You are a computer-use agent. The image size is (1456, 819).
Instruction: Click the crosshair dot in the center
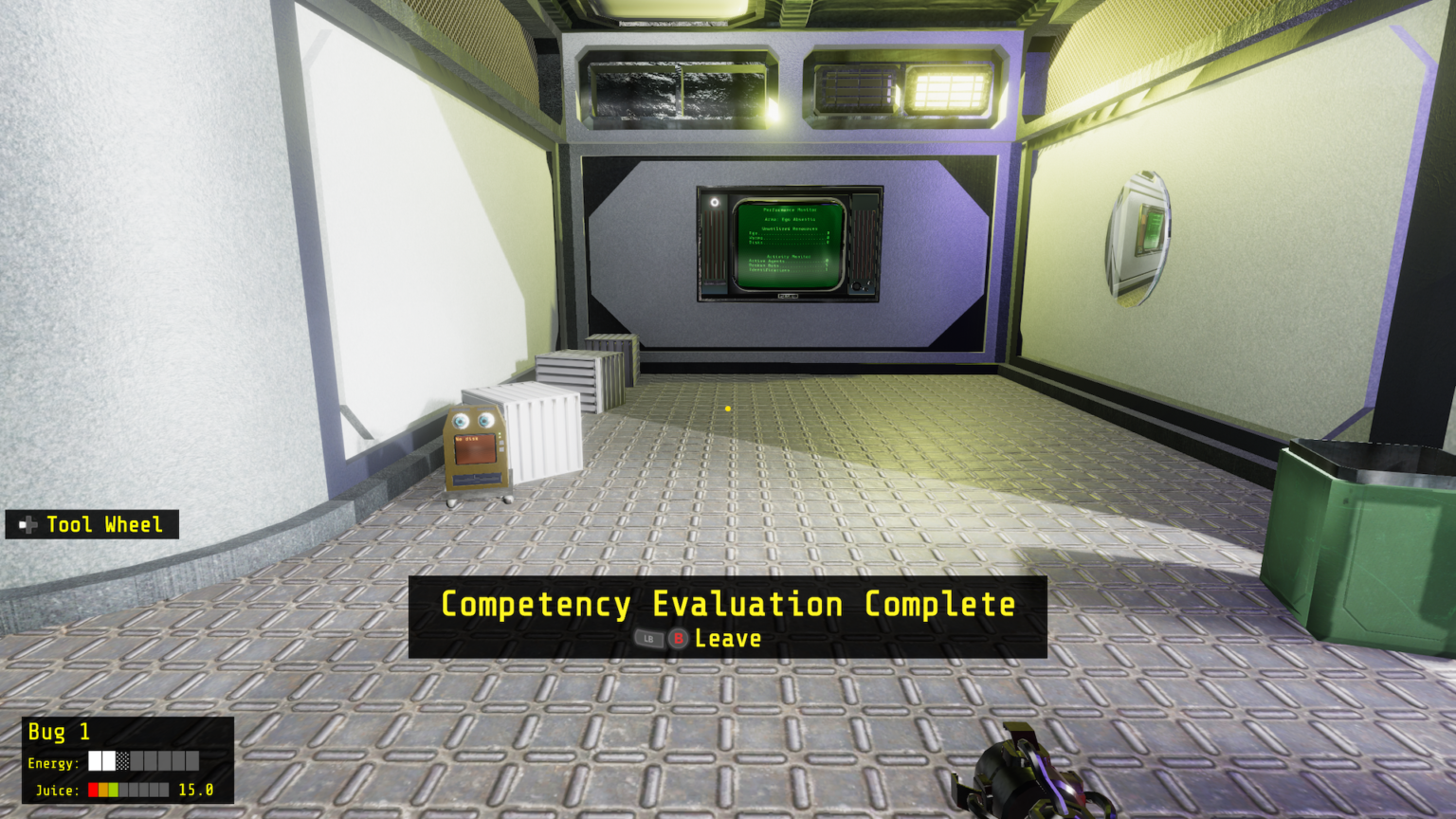coord(727,407)
